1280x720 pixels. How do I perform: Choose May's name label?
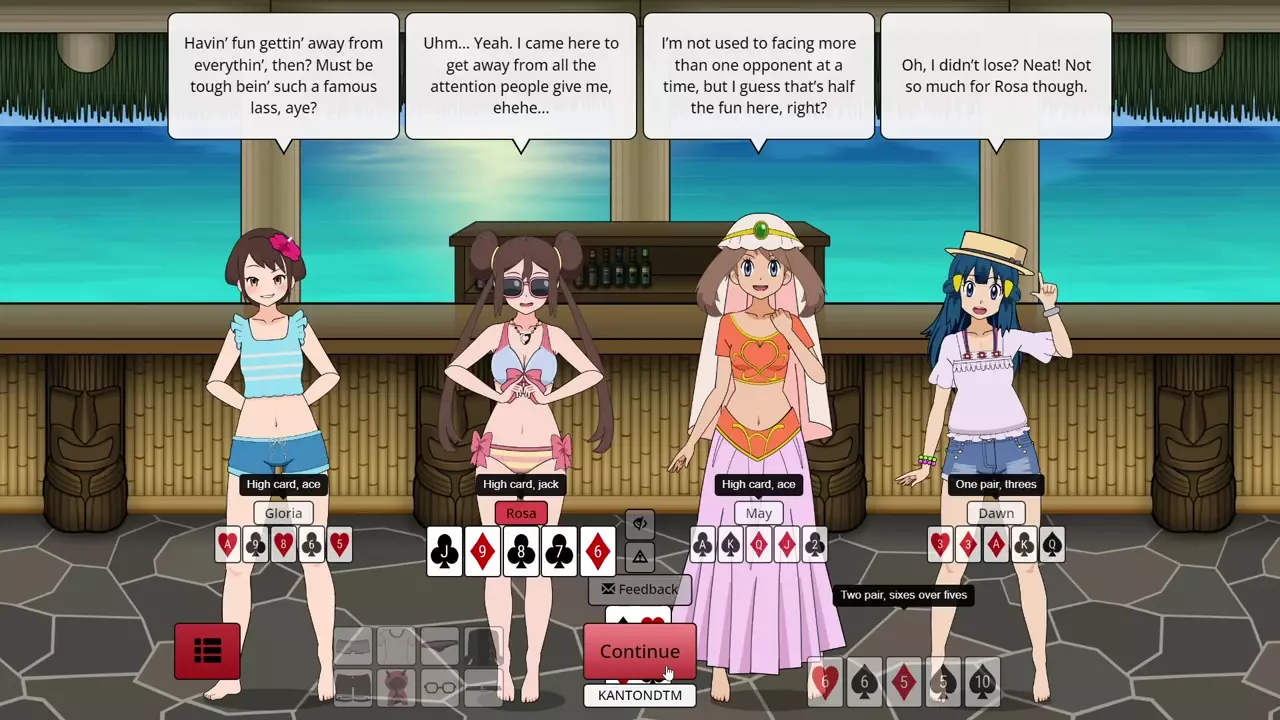click(758, 513)
